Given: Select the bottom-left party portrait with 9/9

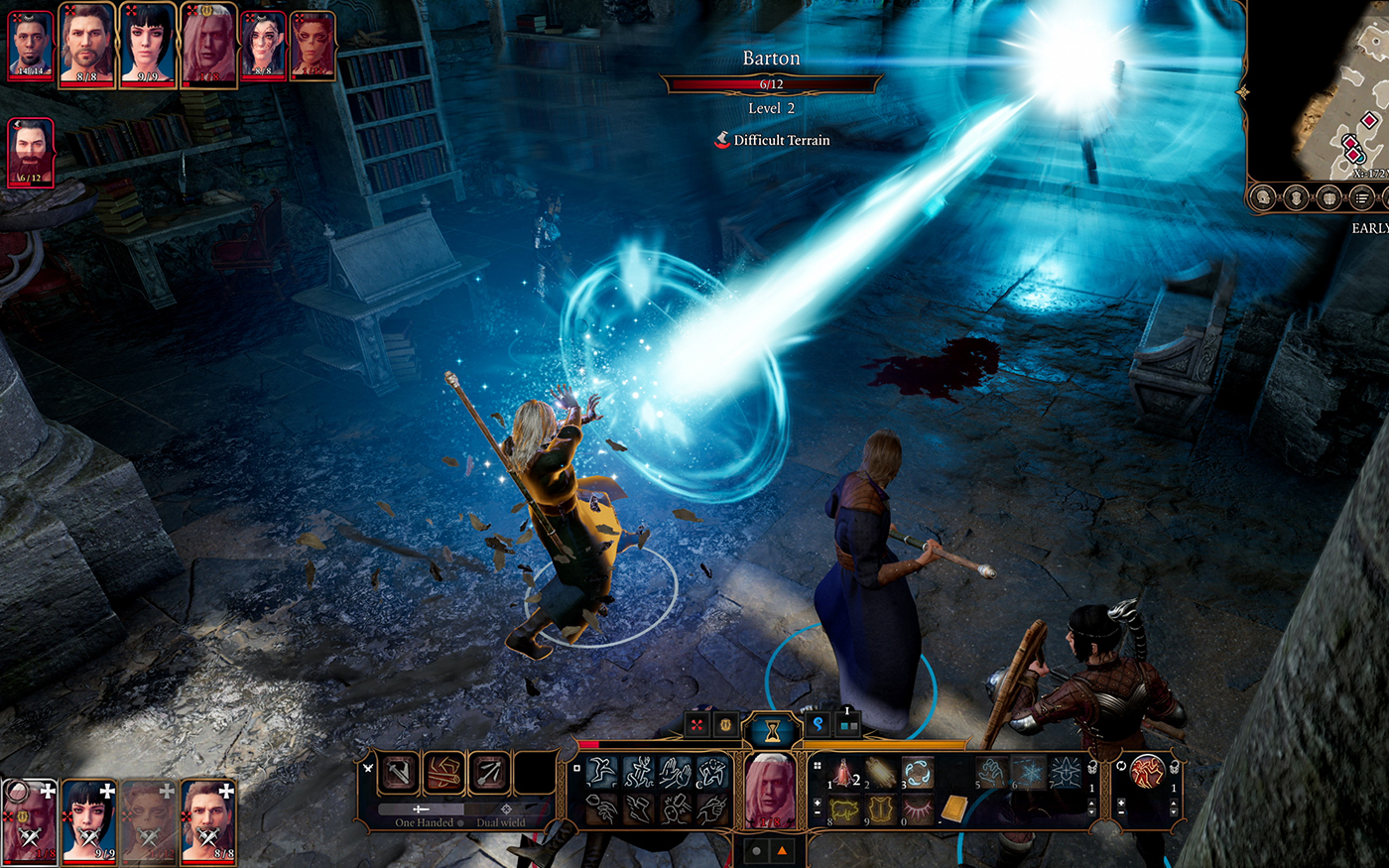Looking at the screenshot, I should [x=89, y=820].
